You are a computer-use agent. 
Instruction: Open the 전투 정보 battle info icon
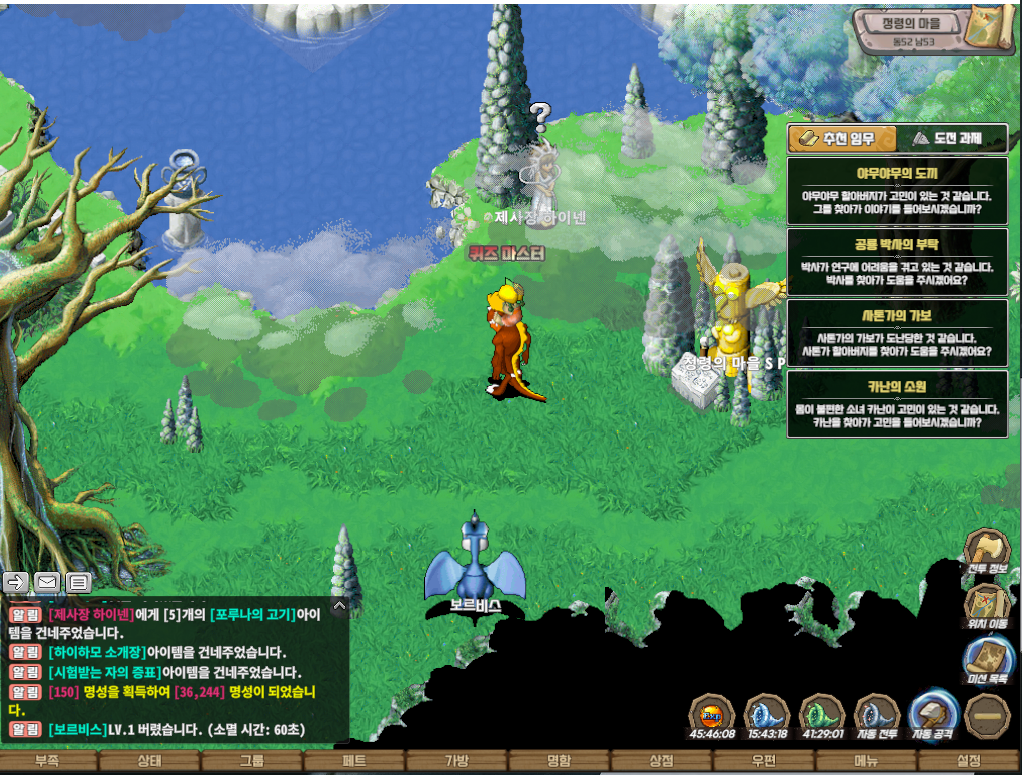[x=985, y=554]
